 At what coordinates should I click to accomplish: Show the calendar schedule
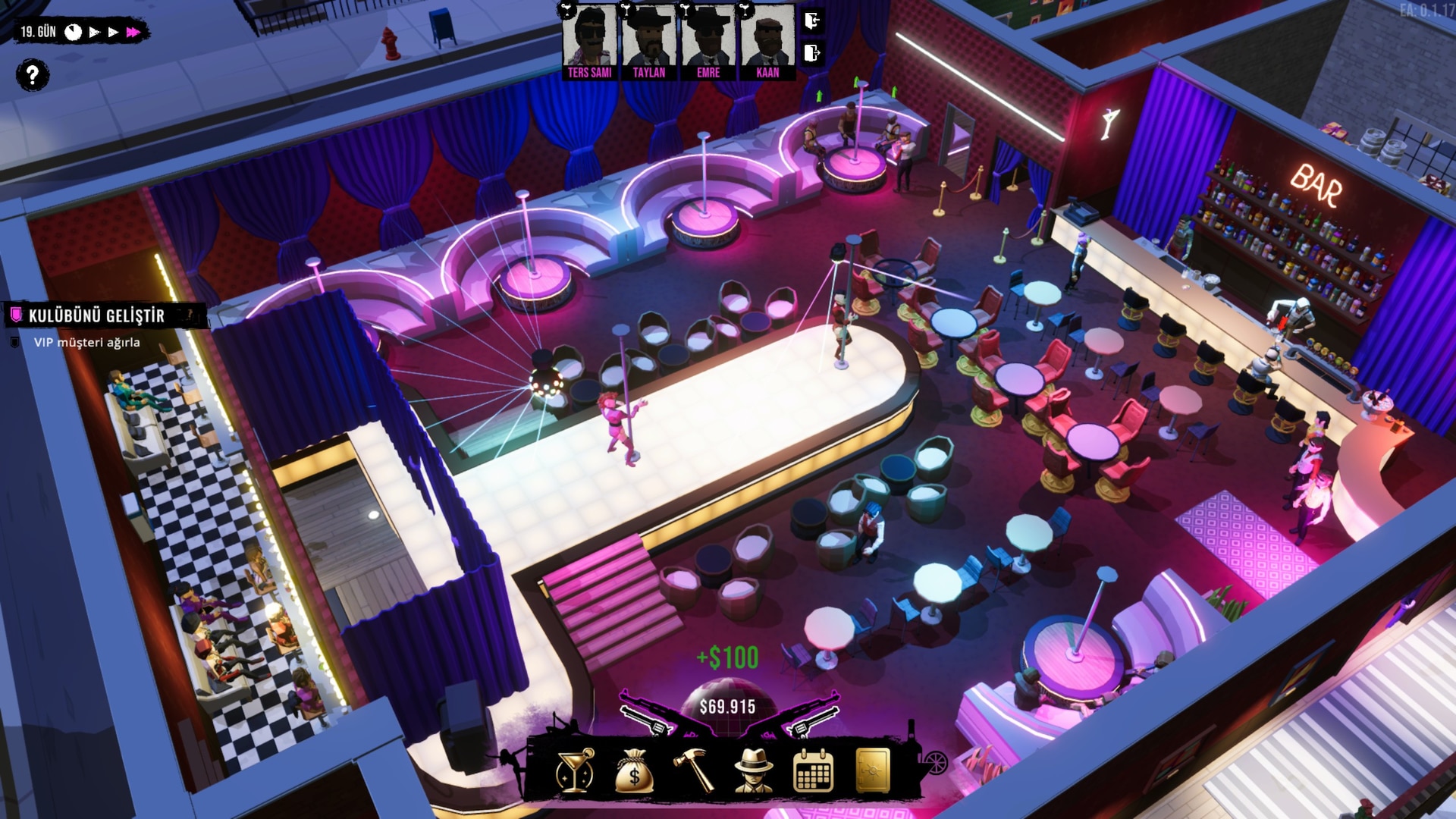click(x=813, y=772)
